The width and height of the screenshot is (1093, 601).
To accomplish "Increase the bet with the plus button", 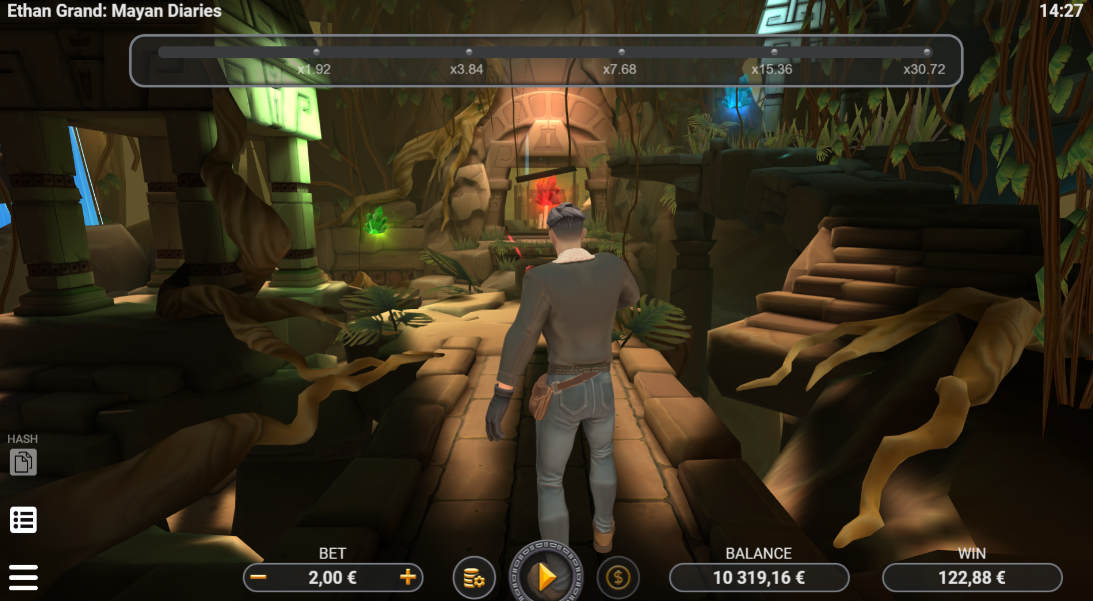I will pos(408,577).
